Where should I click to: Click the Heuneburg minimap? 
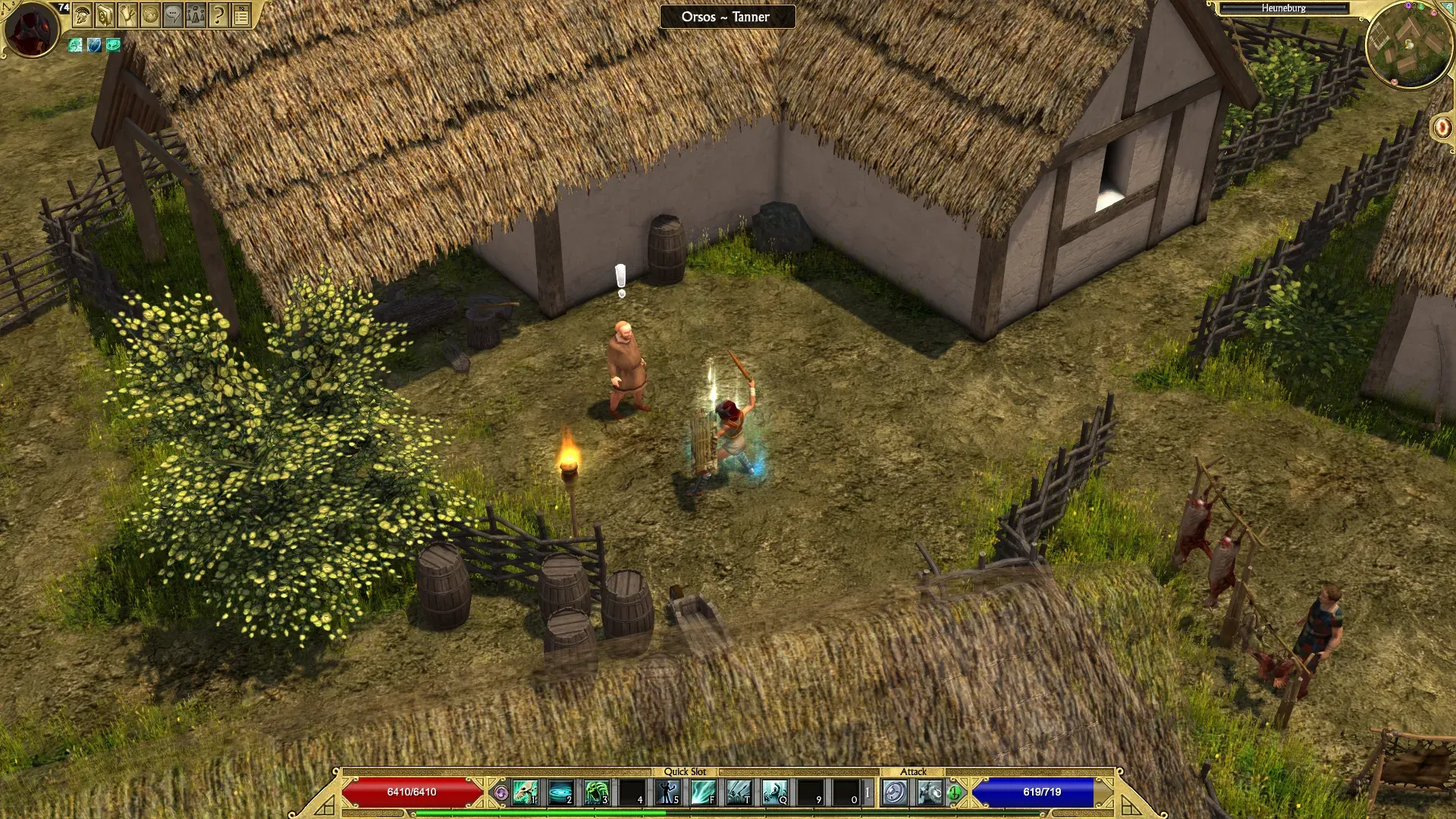click(x=1410, y=45)
